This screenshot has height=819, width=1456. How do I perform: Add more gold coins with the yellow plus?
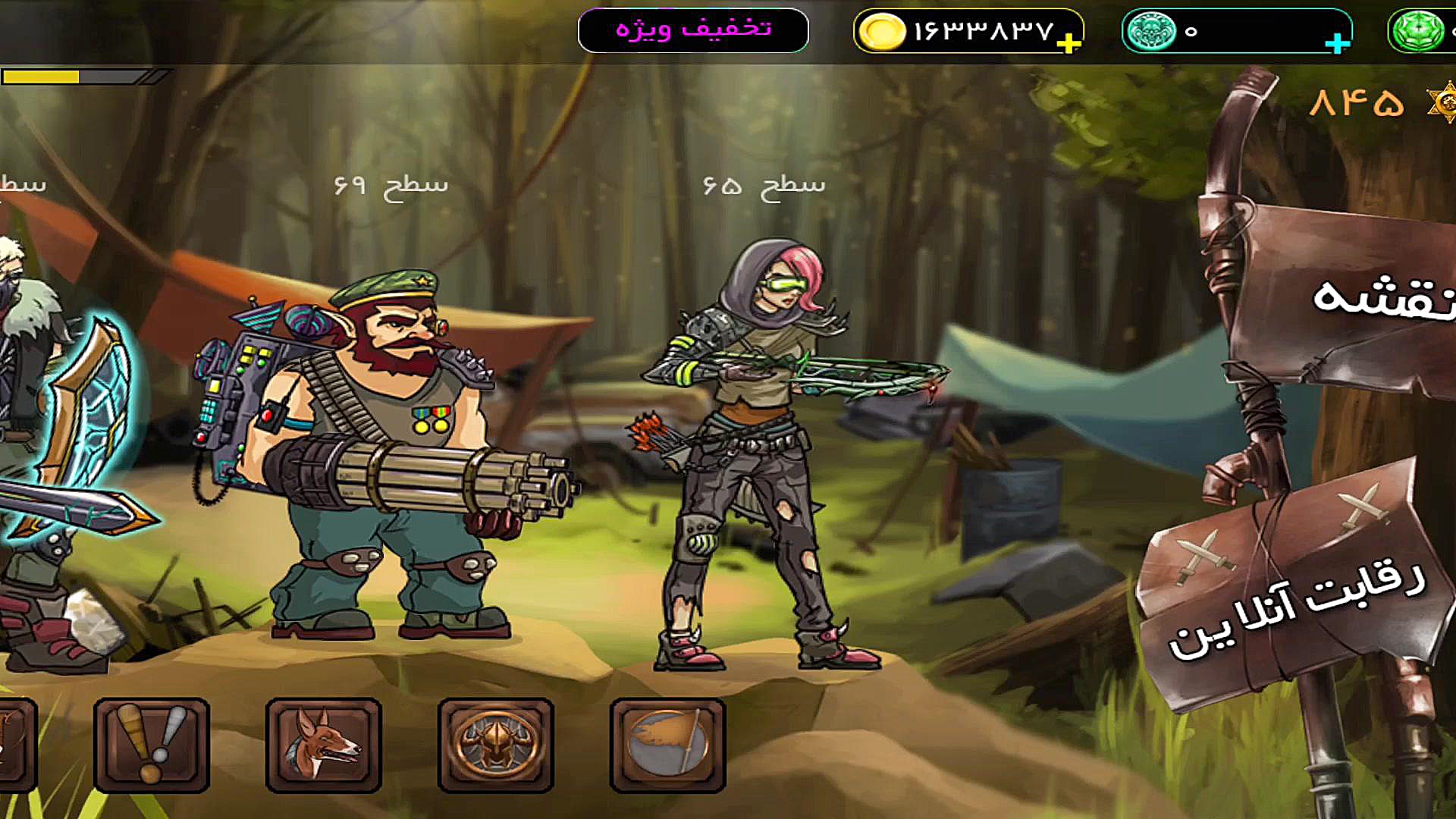[x=1068, y=43]
